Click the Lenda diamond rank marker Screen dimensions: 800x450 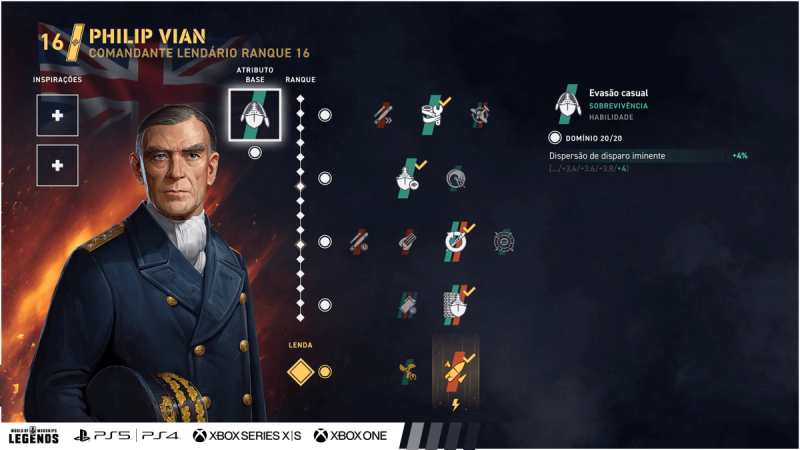click(x=301, y=372)
